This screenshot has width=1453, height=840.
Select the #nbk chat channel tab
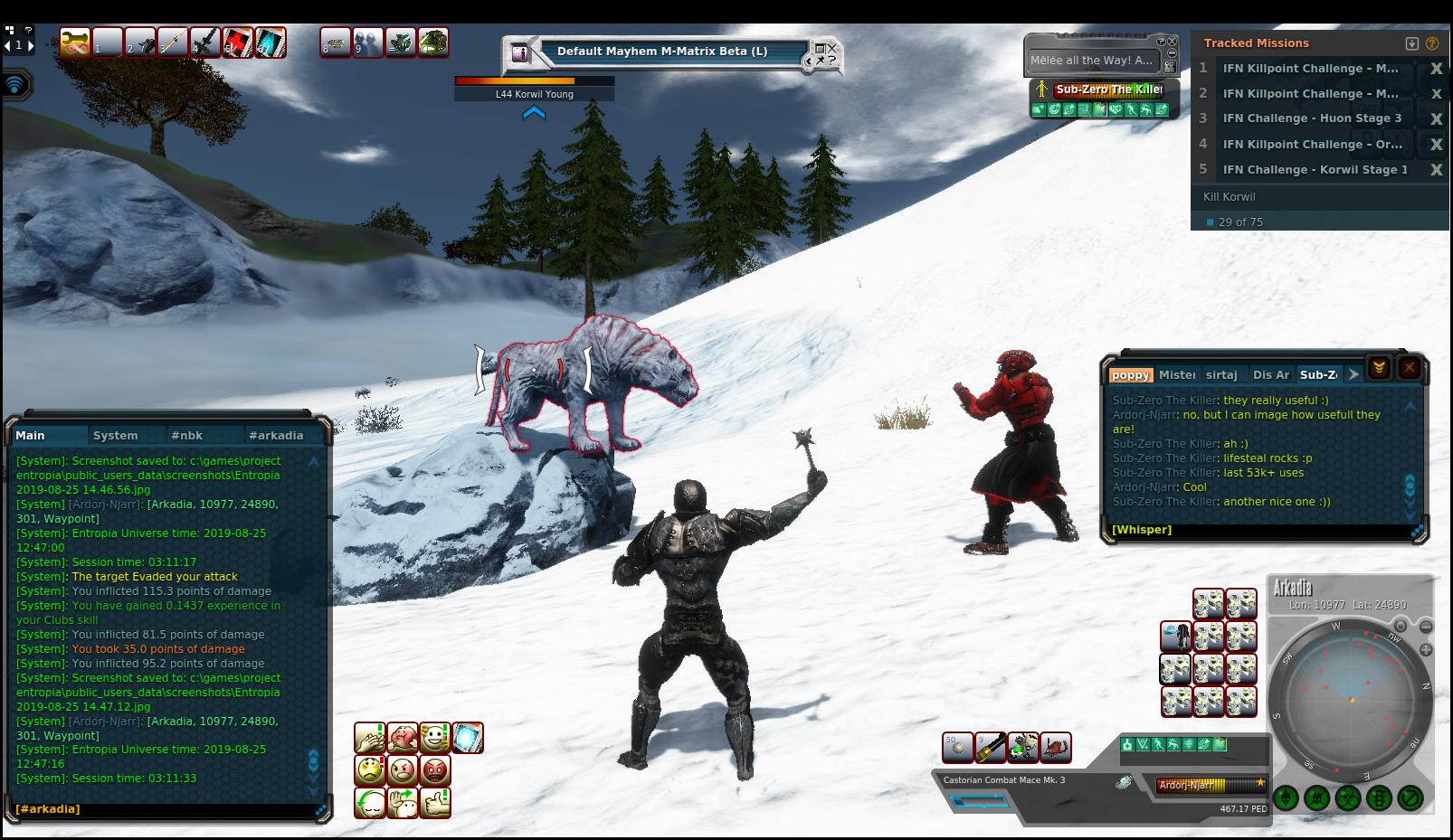tap(186, 435)
